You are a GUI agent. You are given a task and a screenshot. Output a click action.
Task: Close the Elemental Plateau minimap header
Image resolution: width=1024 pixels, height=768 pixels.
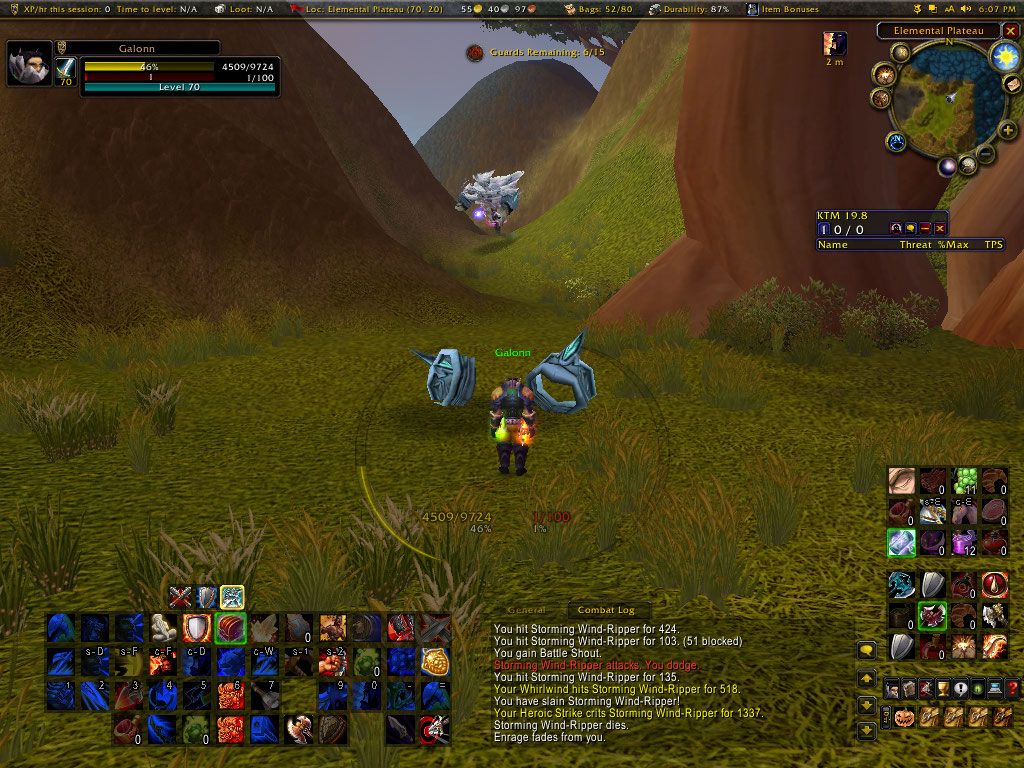click(1011, 31)
